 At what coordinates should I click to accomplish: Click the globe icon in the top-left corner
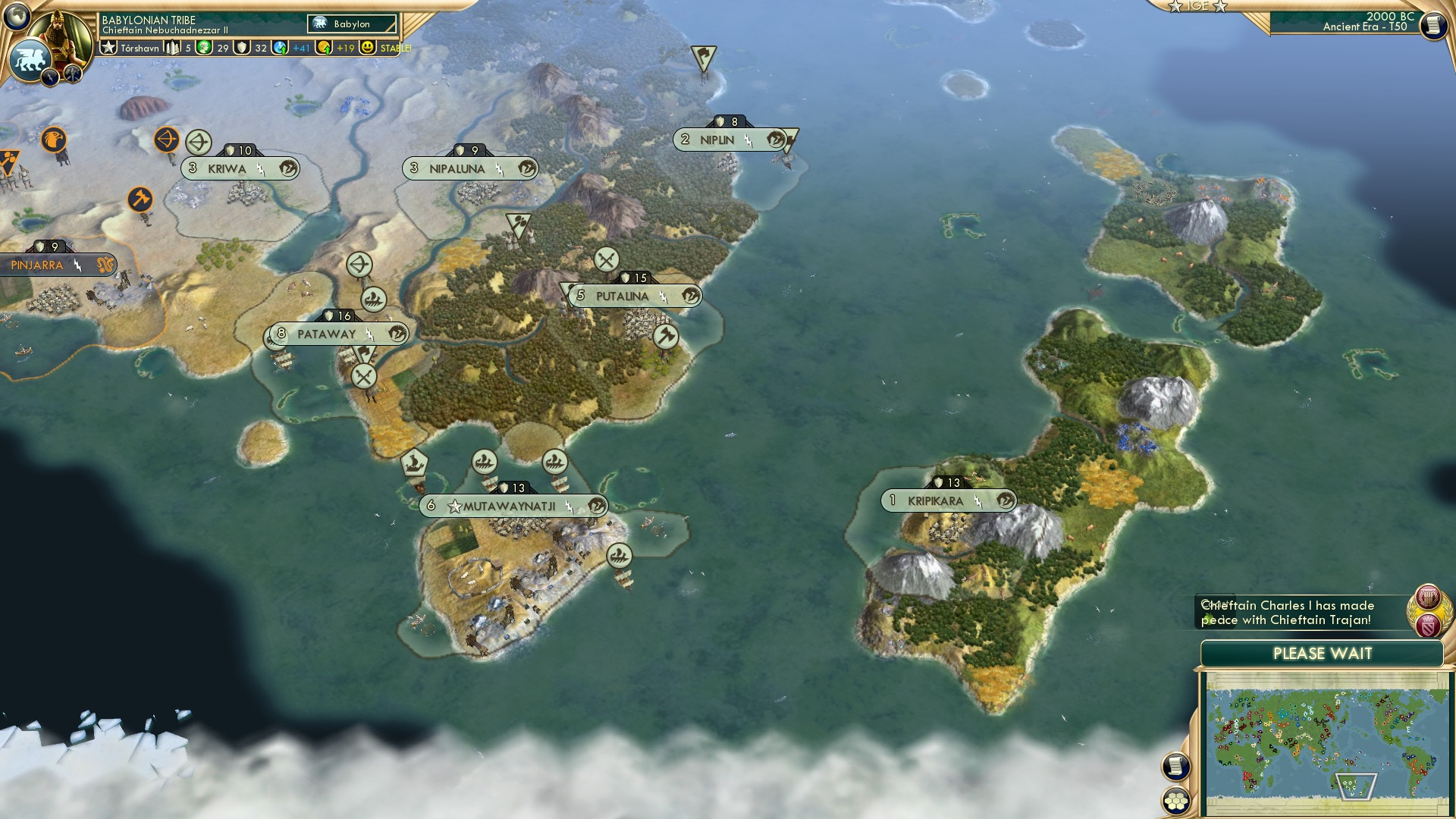coord(17,15)
